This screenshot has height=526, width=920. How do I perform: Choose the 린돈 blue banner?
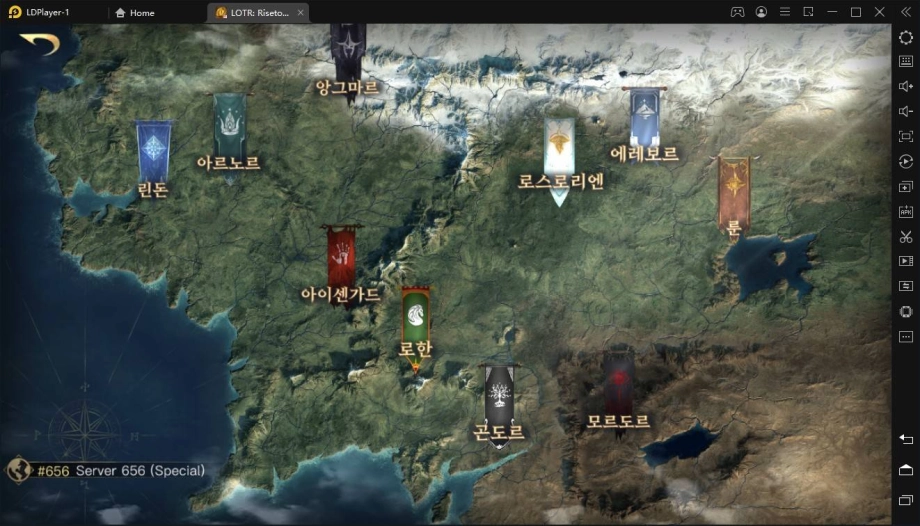click(154, 152)
